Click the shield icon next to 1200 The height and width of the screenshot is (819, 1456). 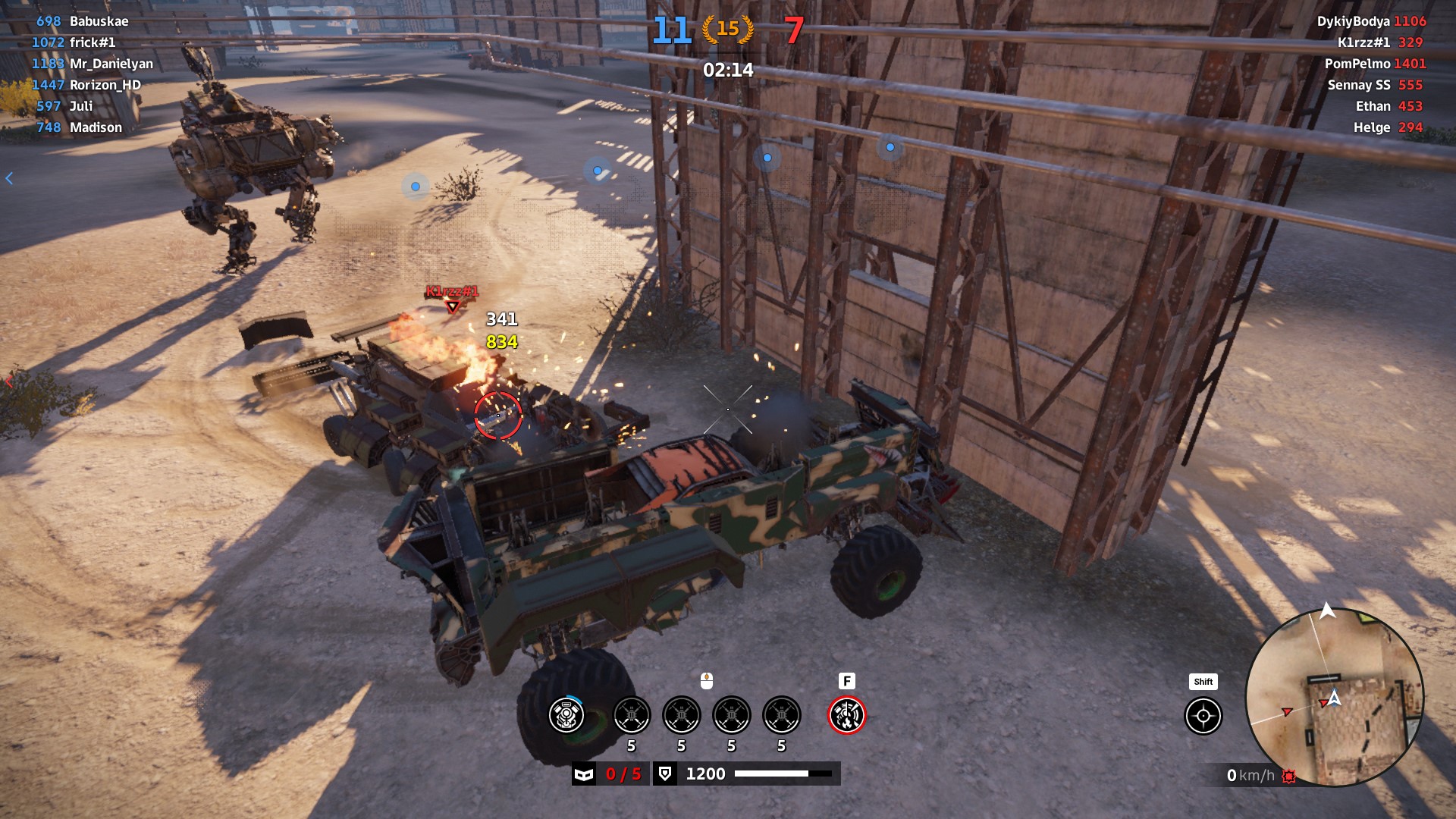tap(665, 774)
